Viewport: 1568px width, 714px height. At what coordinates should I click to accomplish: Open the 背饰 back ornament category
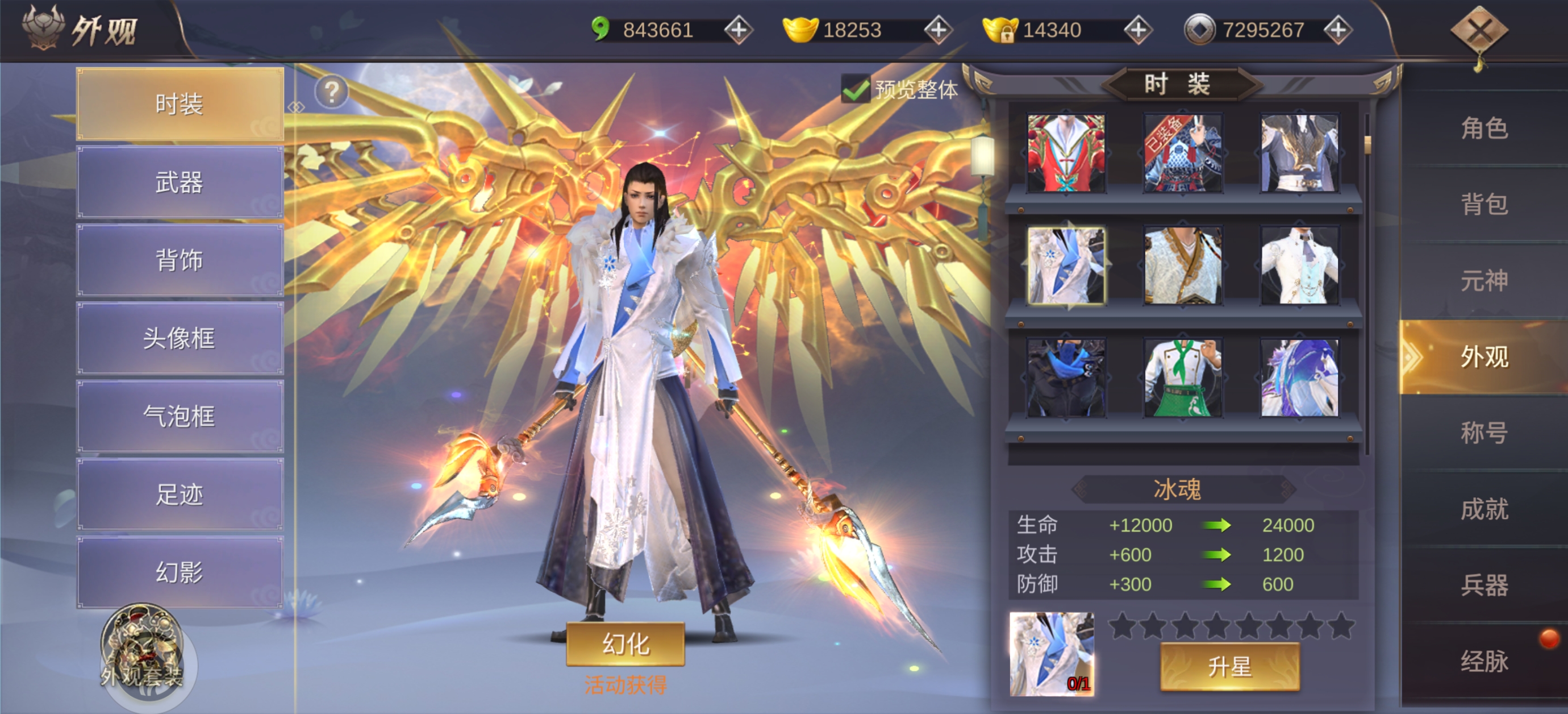pos(180,260)
